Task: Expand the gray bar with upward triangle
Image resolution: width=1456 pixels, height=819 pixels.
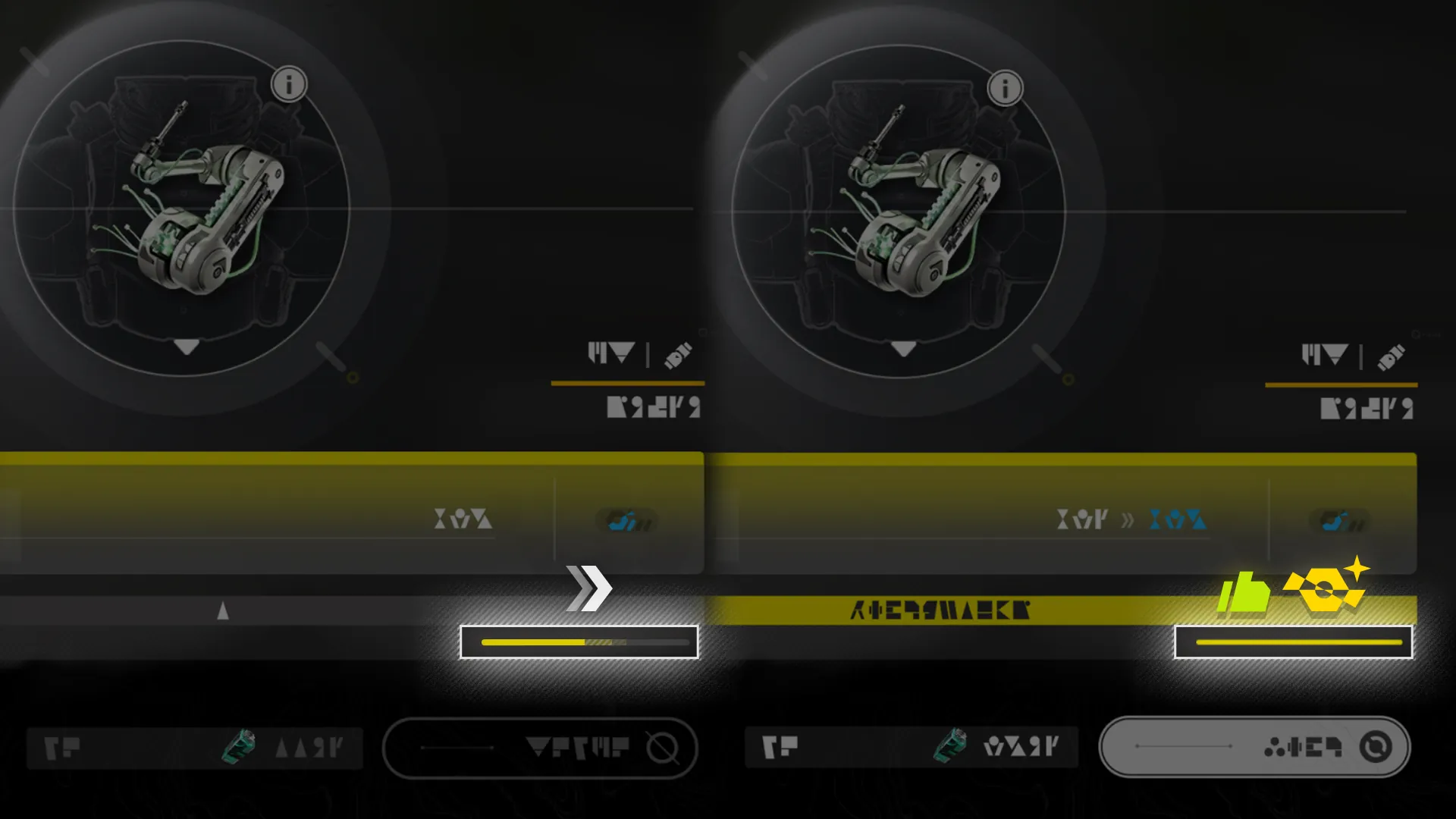Action: pos(223,610)
